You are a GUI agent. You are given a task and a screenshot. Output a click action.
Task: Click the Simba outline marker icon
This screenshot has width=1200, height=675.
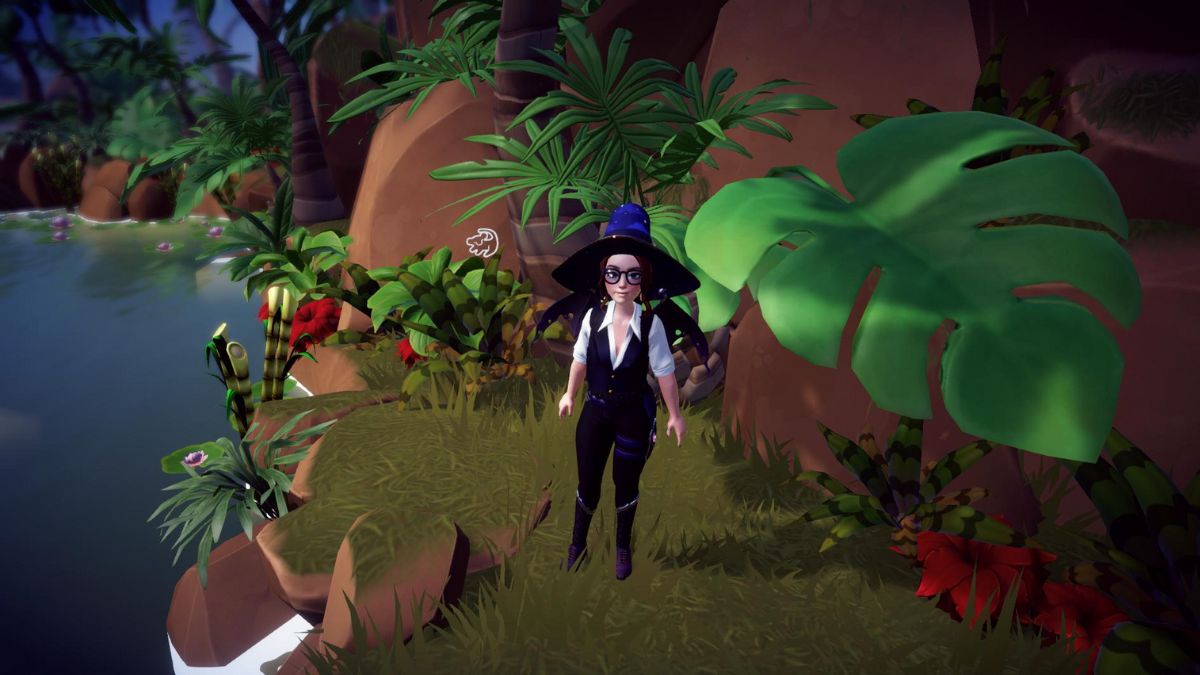pyautogui.click(x=483, y=242)
